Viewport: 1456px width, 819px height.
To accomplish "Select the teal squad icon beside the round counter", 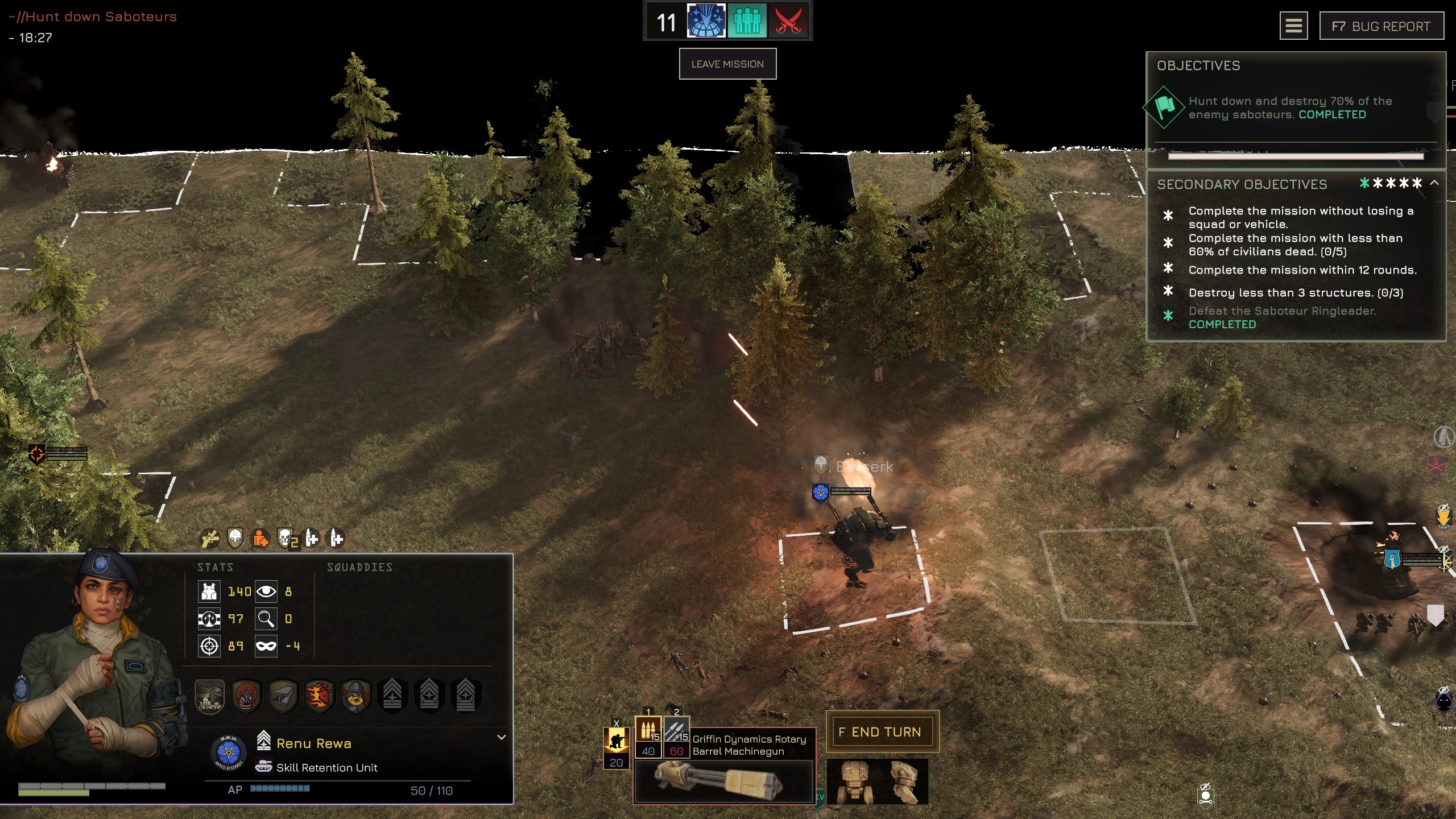I will [x=748, y=23].
